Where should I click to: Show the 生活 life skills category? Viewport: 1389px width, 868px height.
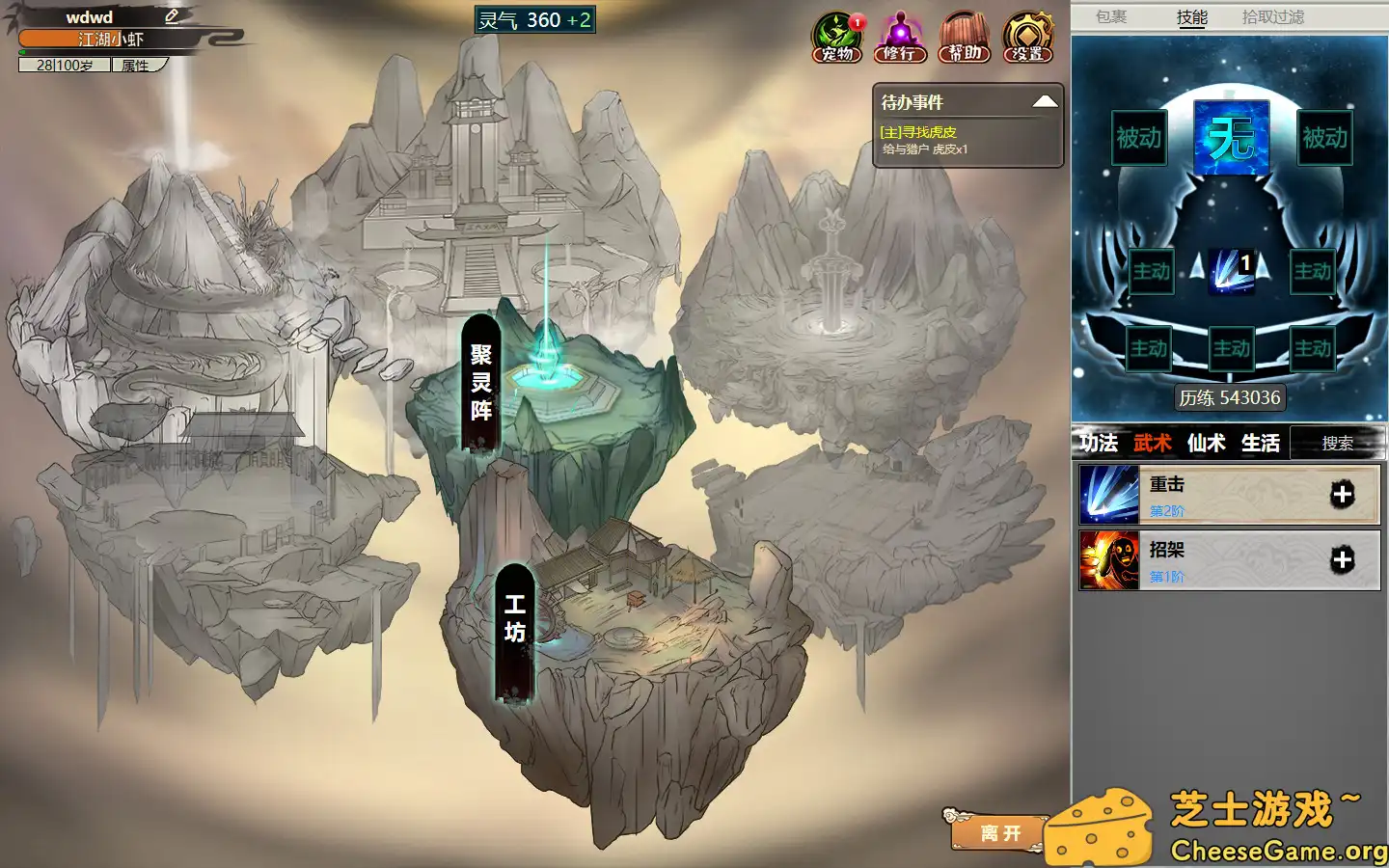pyautogui.click(x=1261, y=443)
